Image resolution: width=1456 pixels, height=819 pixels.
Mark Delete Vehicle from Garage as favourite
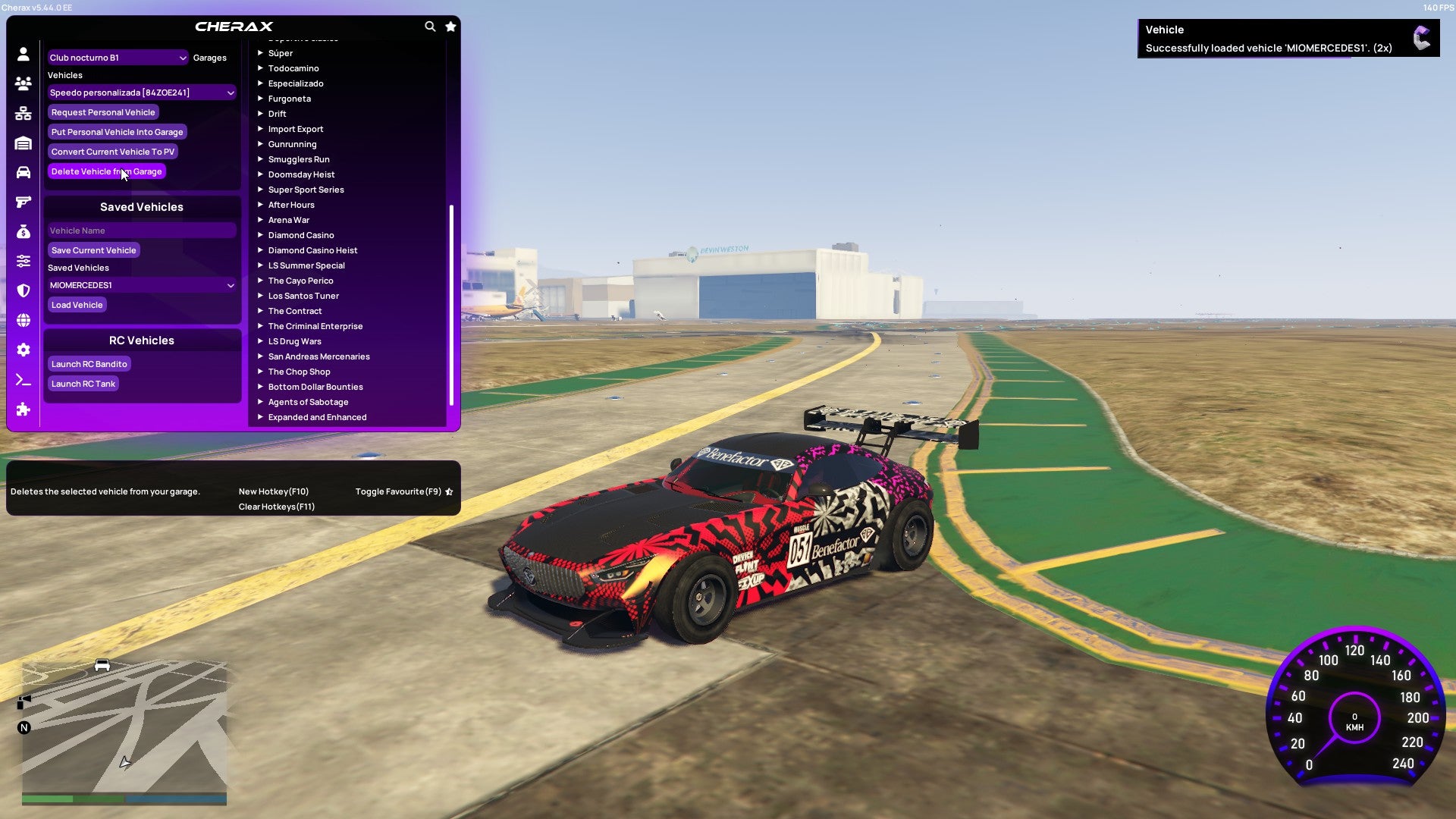pyautogui.click(x=448, y=491)
